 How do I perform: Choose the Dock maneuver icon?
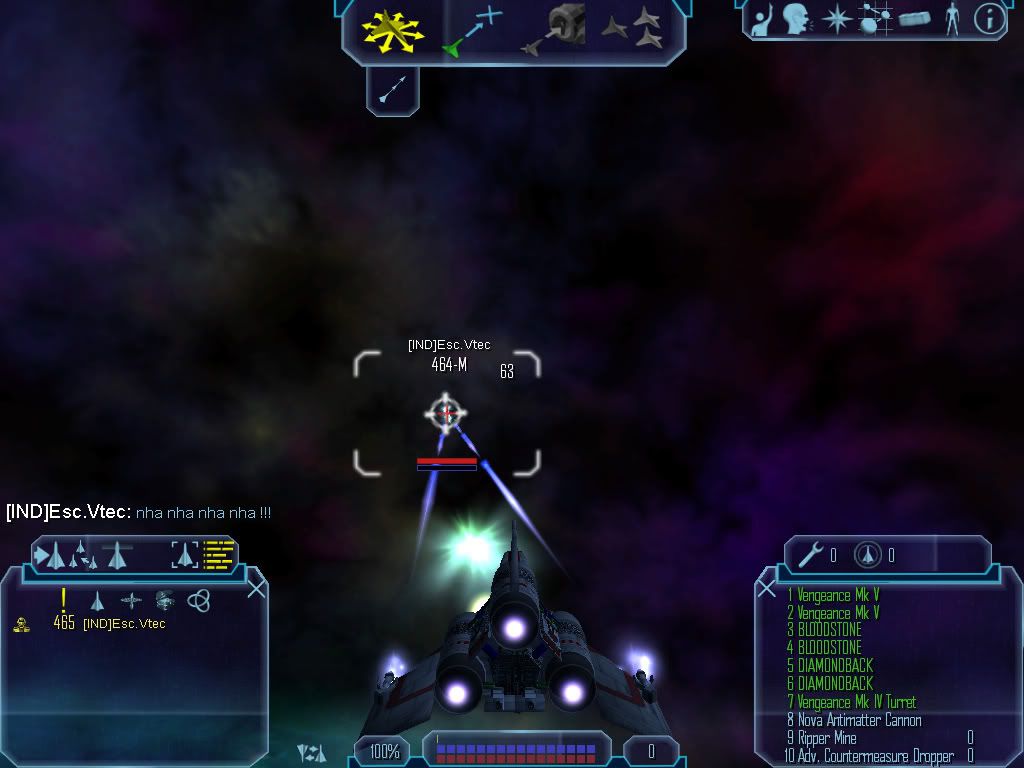tap(556, 30)
